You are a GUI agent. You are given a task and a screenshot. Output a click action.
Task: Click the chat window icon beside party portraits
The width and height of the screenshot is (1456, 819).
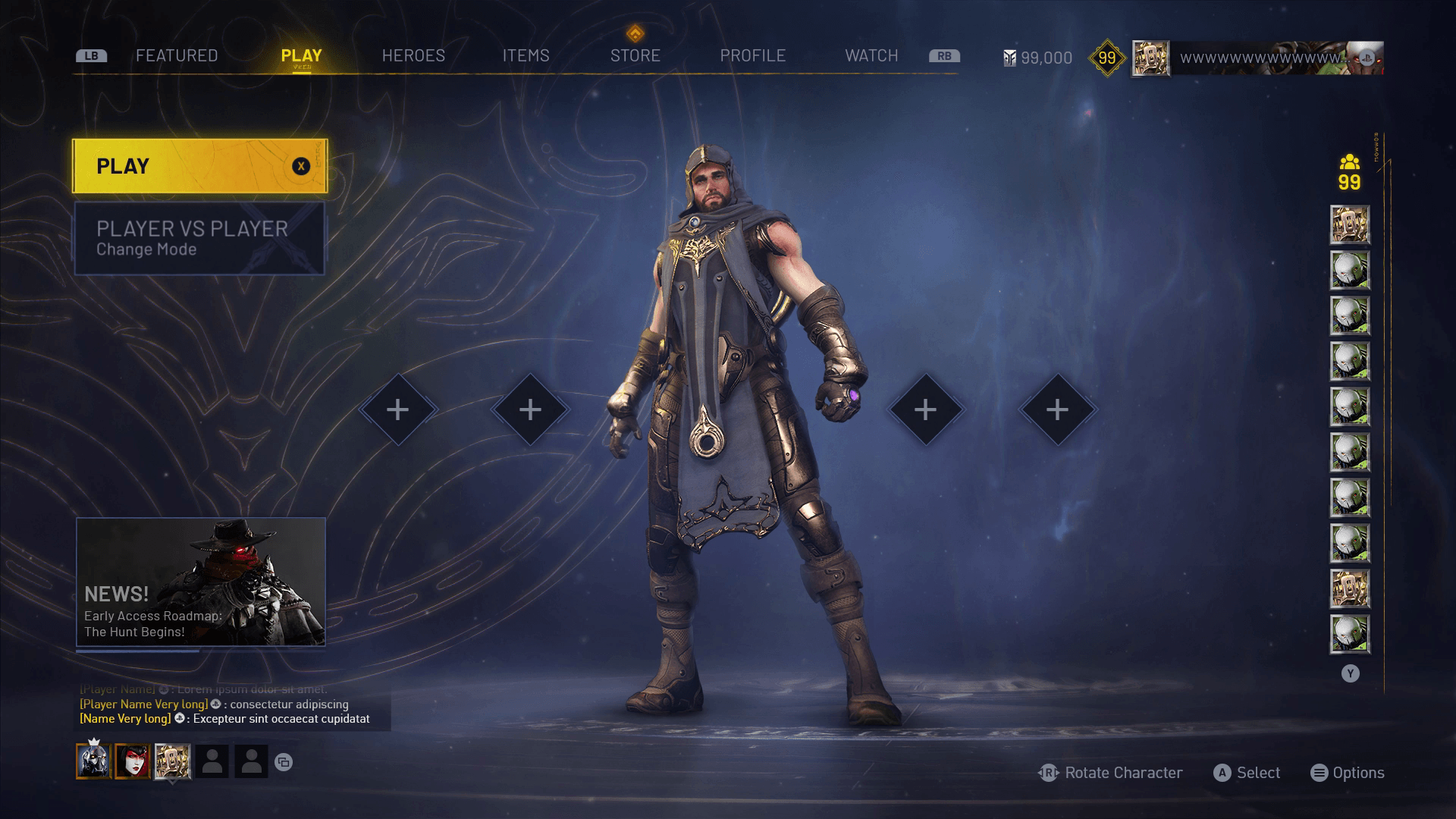click(x=284, y=762)
